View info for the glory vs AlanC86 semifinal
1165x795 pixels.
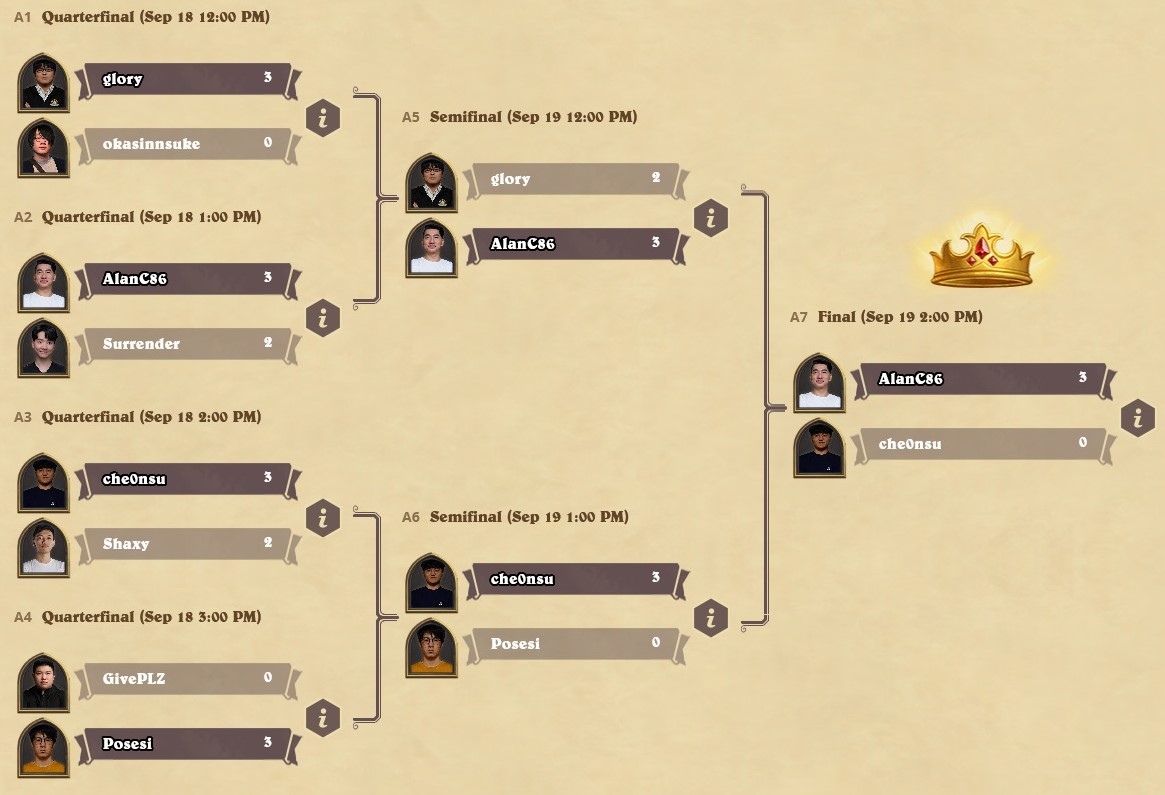click(711, 218)
